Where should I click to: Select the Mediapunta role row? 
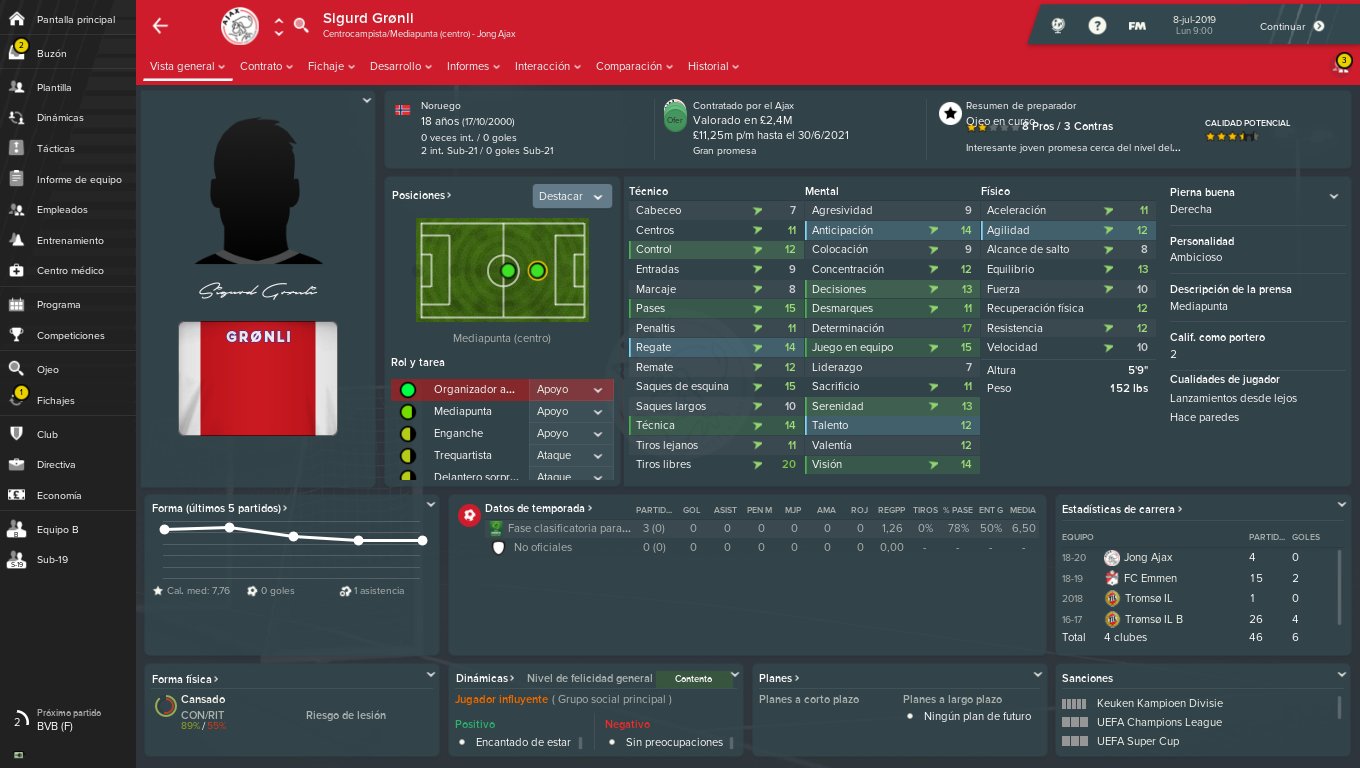point(462,412)
